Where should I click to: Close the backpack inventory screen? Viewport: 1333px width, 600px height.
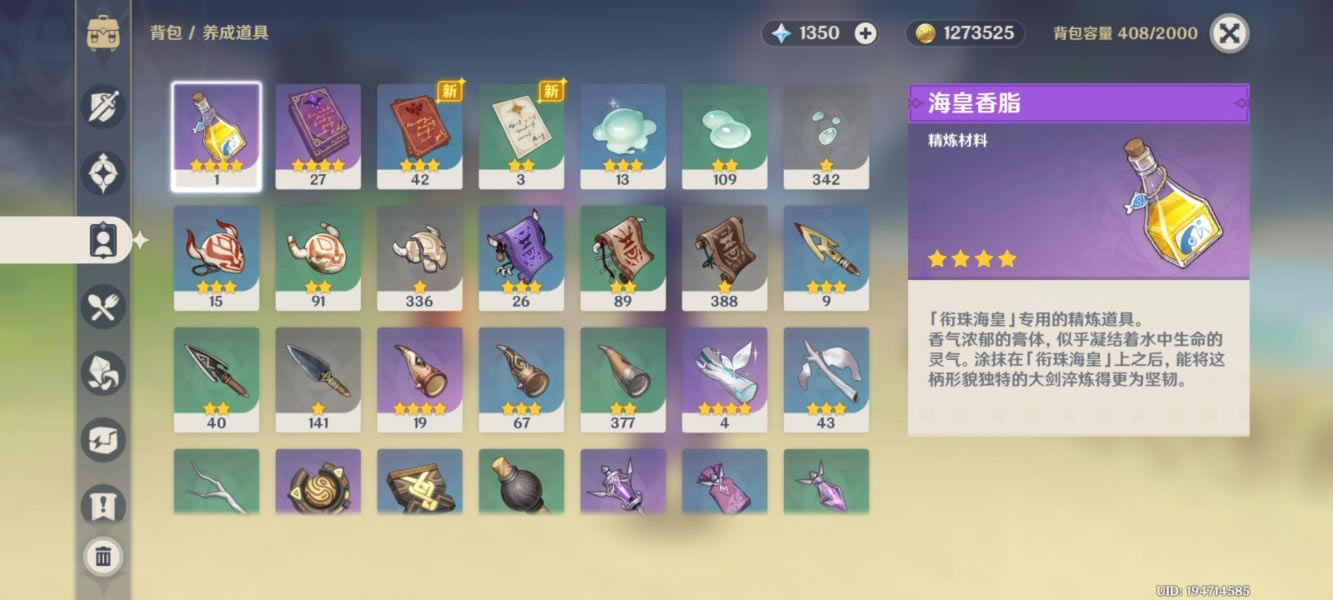click(1229, 33)
